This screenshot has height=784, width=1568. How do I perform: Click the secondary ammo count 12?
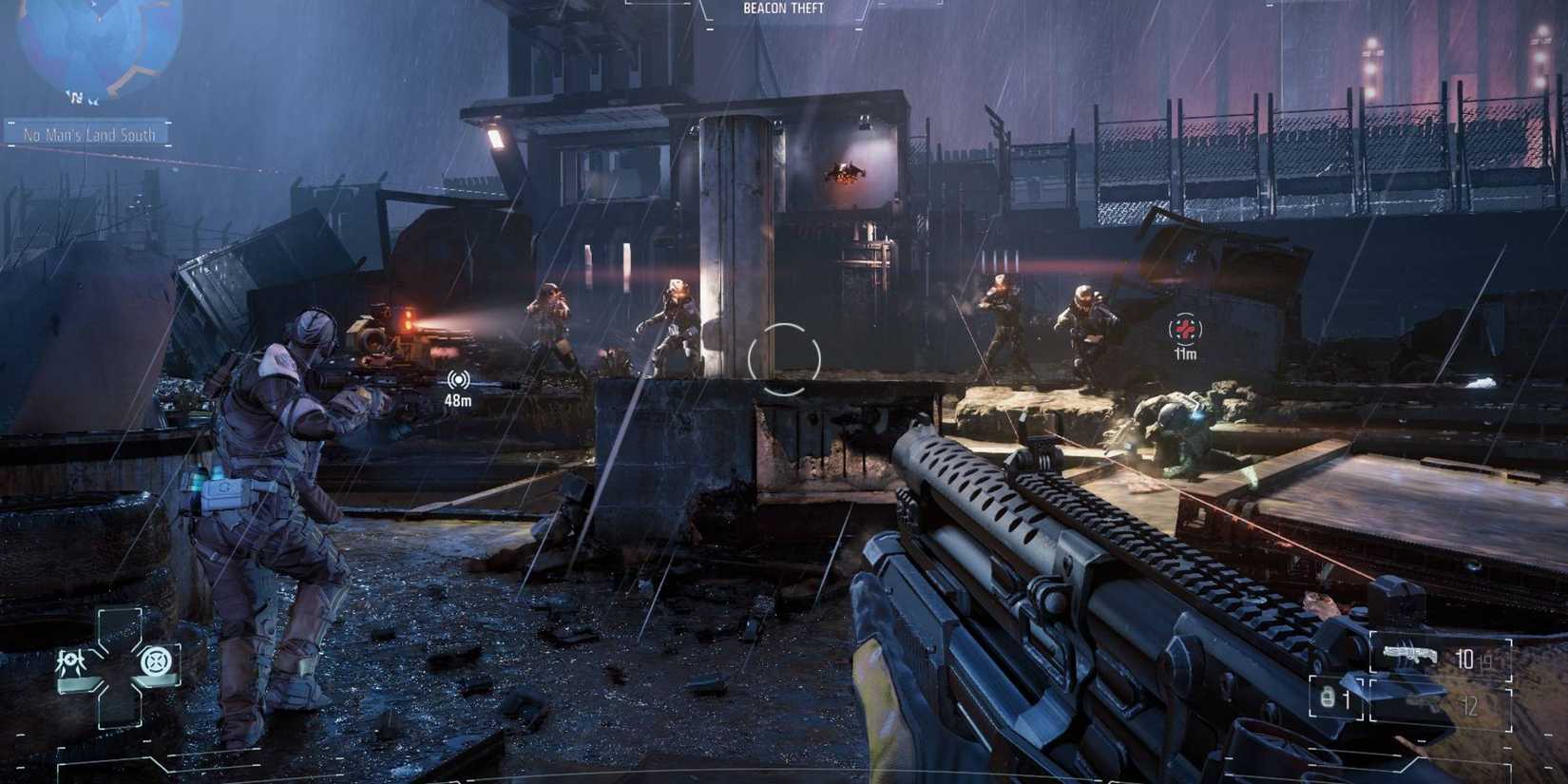pyautogui.click(x=1470, y=705)
